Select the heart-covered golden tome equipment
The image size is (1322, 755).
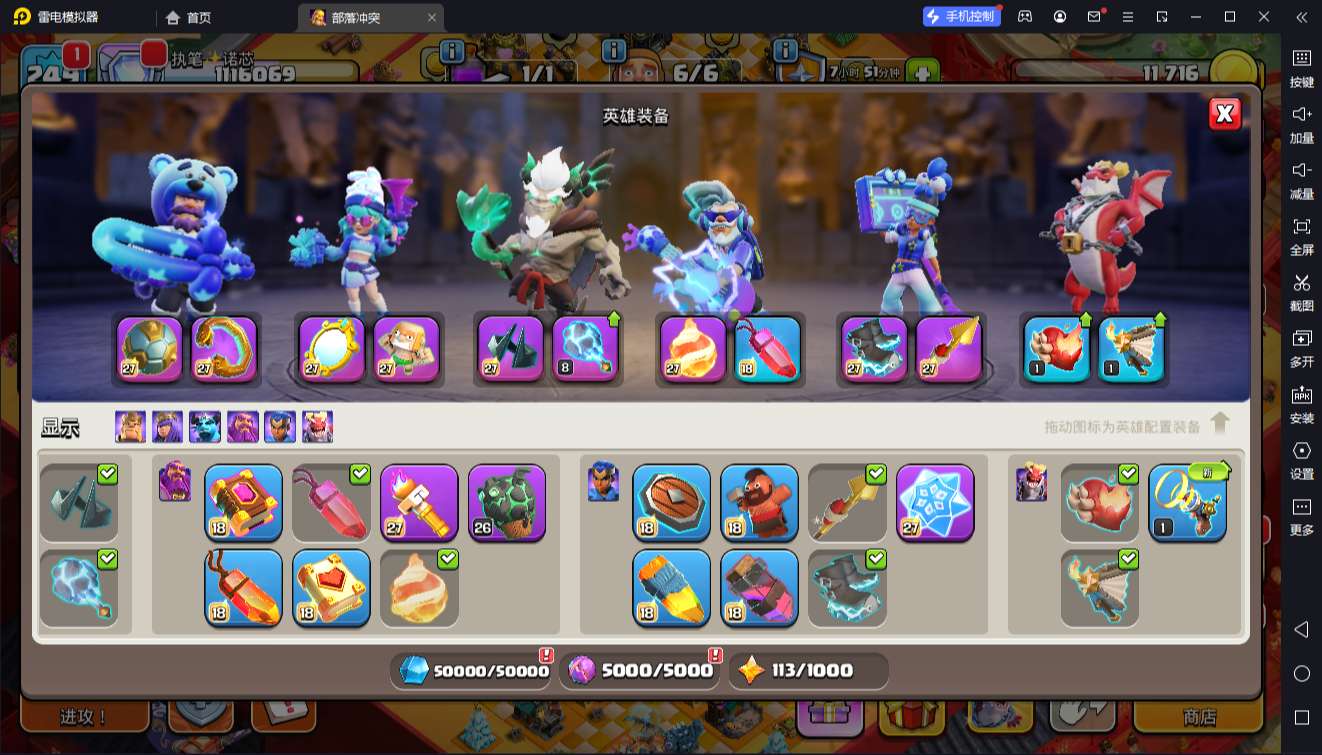tap(331, 587)
